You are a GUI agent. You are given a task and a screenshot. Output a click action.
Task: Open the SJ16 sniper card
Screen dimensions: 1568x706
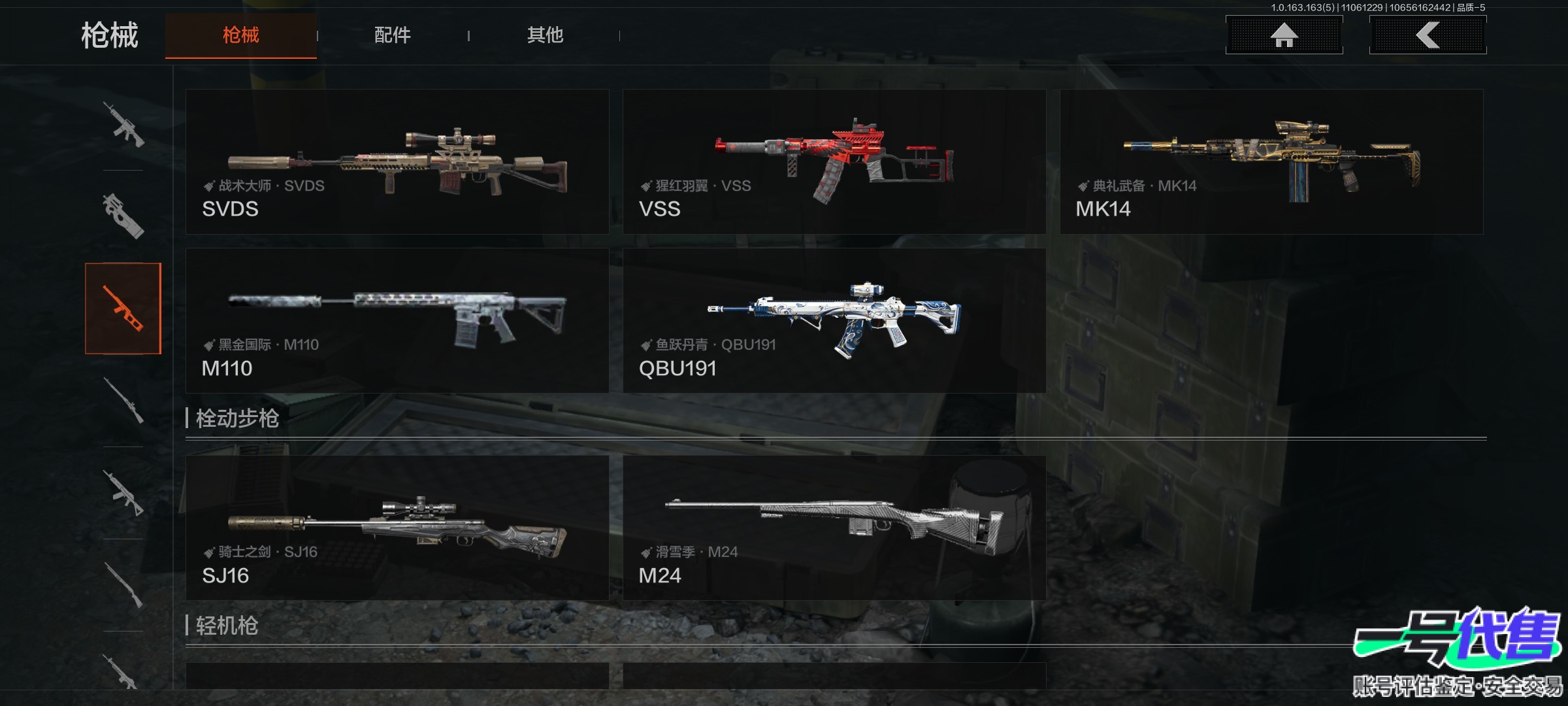click(397, 528)
